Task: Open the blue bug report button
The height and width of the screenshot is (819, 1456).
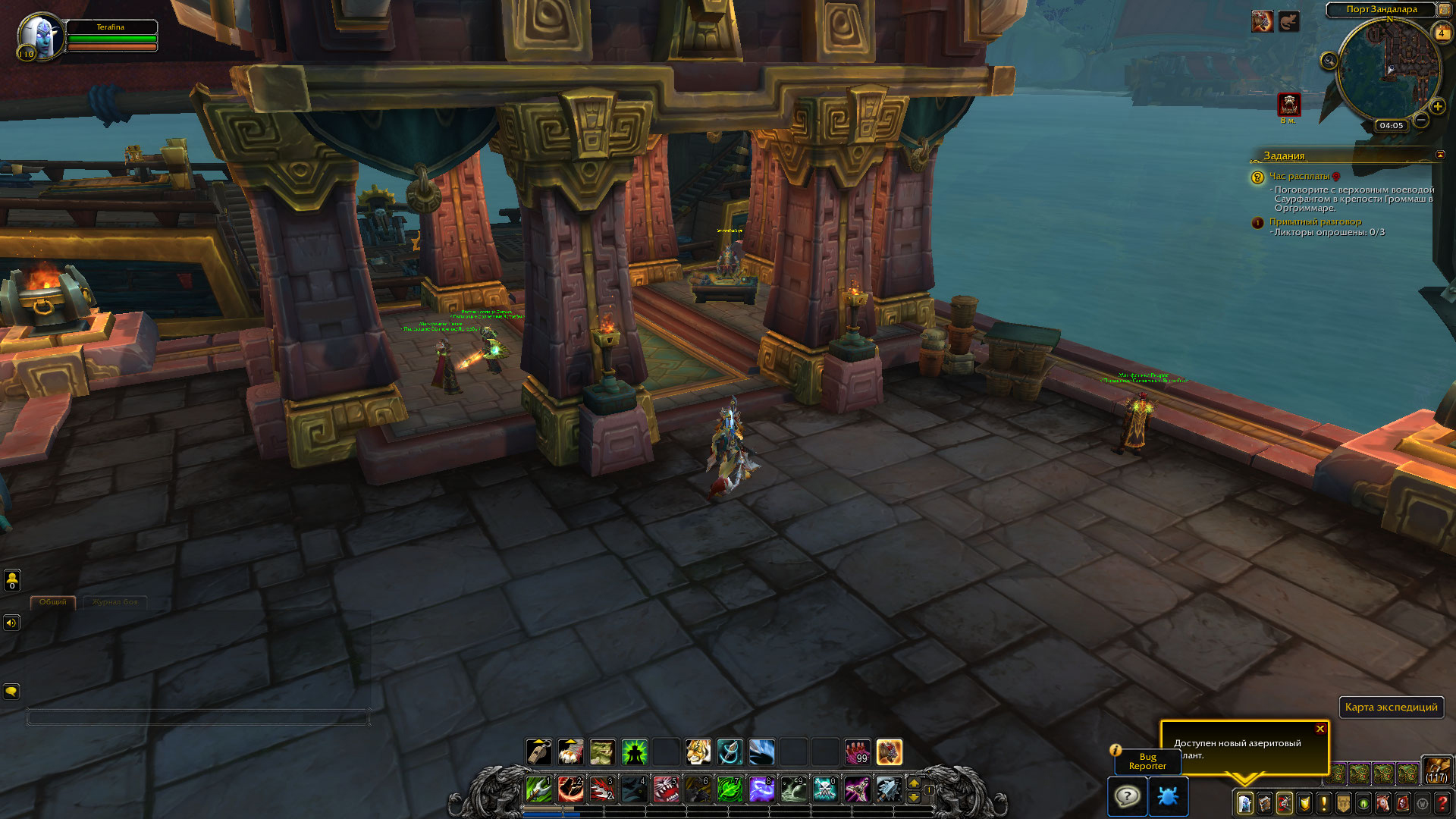Action: tap(1168, 796)
